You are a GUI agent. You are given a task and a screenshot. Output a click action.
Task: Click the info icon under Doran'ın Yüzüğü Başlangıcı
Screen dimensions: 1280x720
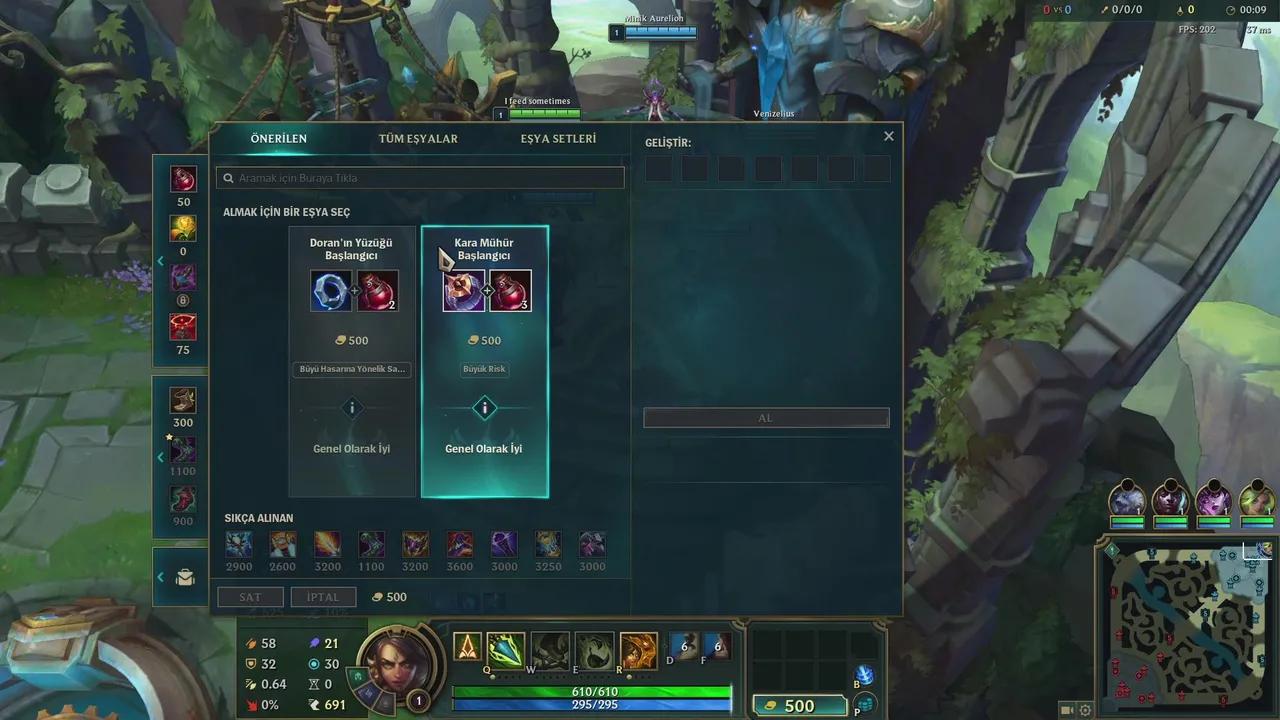click(351, 408)
